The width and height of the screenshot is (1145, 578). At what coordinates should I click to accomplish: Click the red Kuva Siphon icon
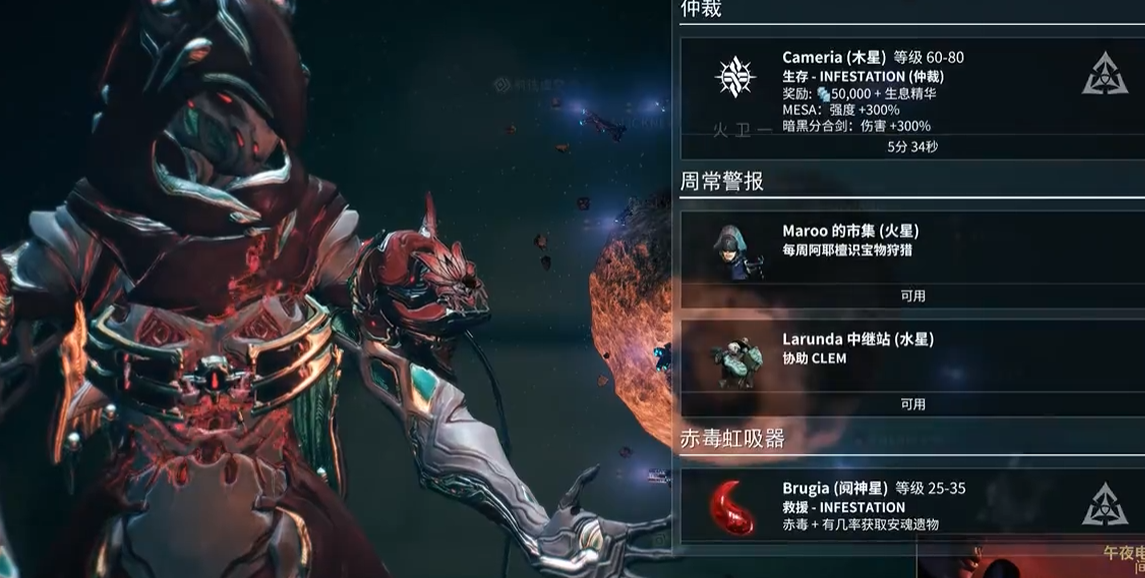[x=735, y=507]
